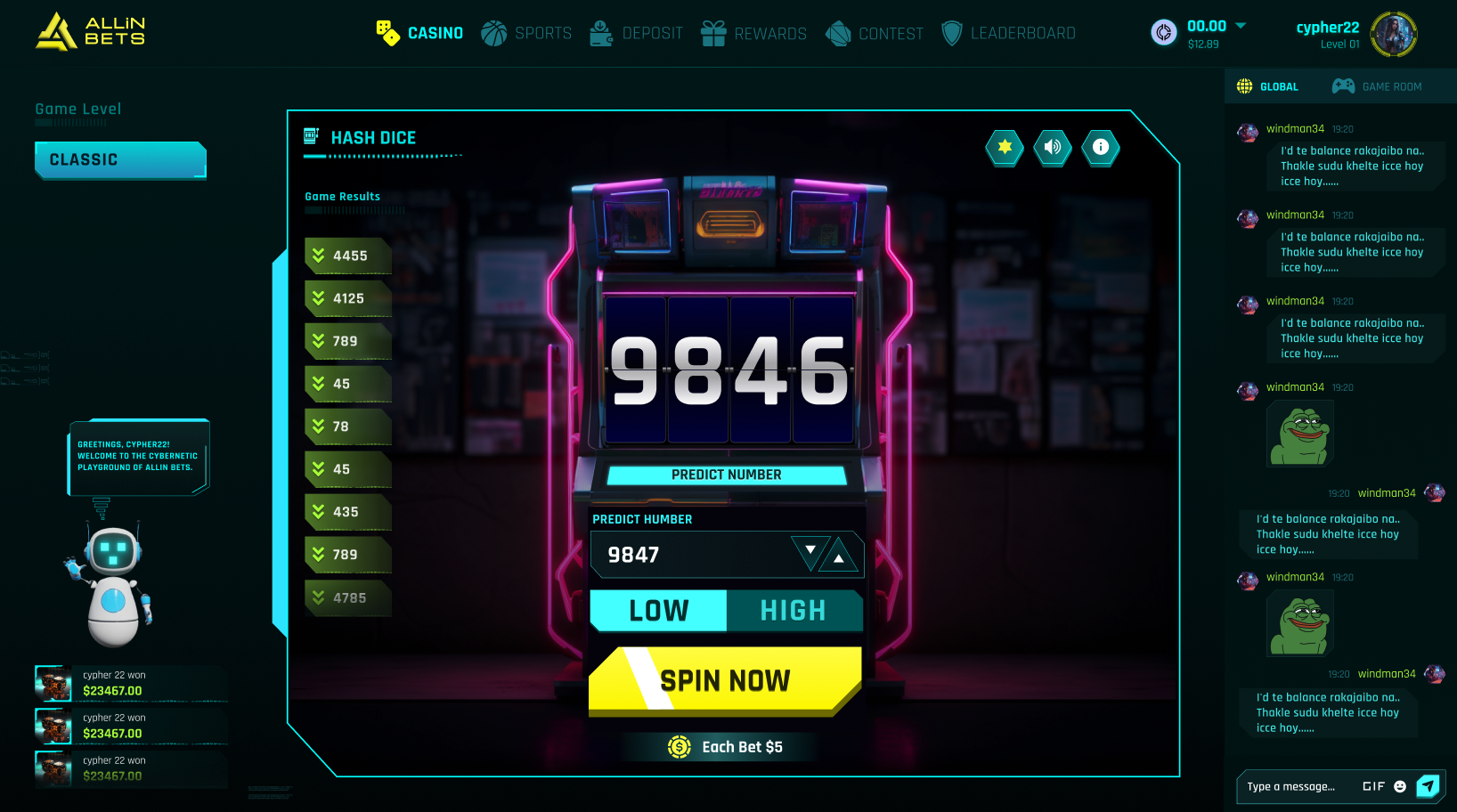Choose the HIGH prediction option
Image resolution: width=1457 pixels, height=812 pixels.
pos(794,611)
